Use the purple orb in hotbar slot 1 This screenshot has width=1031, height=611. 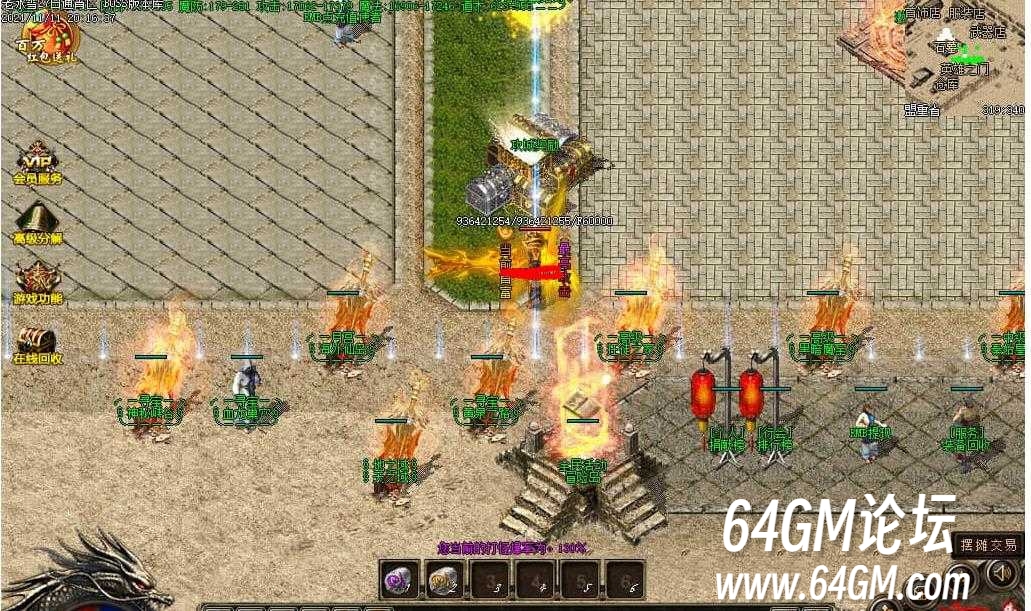pos(399,578)
